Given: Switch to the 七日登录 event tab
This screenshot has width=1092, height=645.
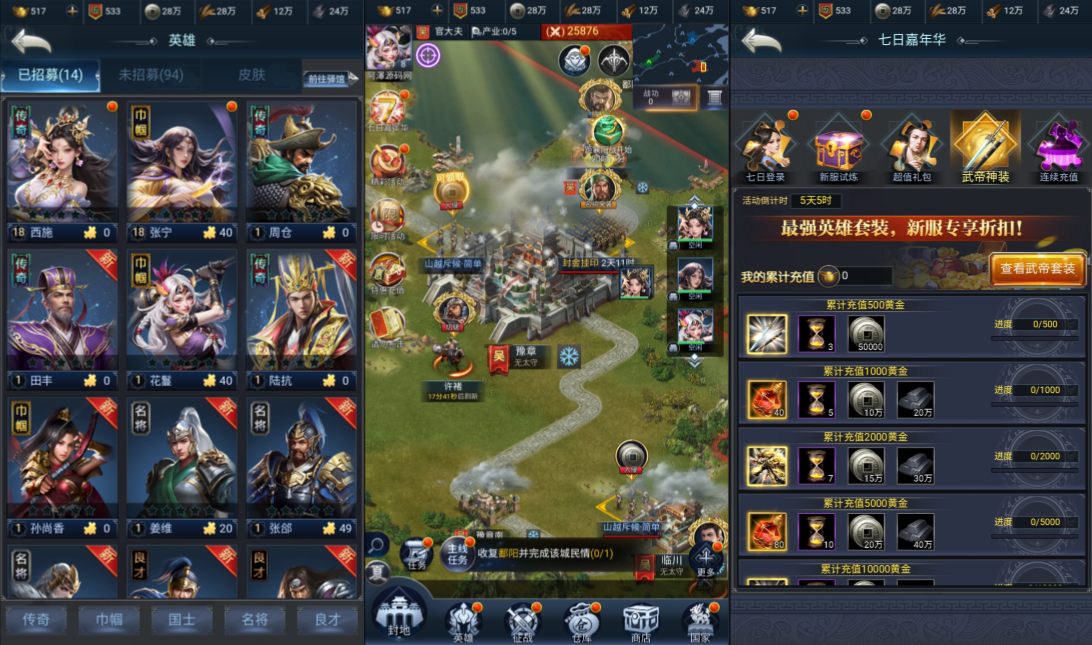Looking at the screenshot, I should tap(766, 149).
